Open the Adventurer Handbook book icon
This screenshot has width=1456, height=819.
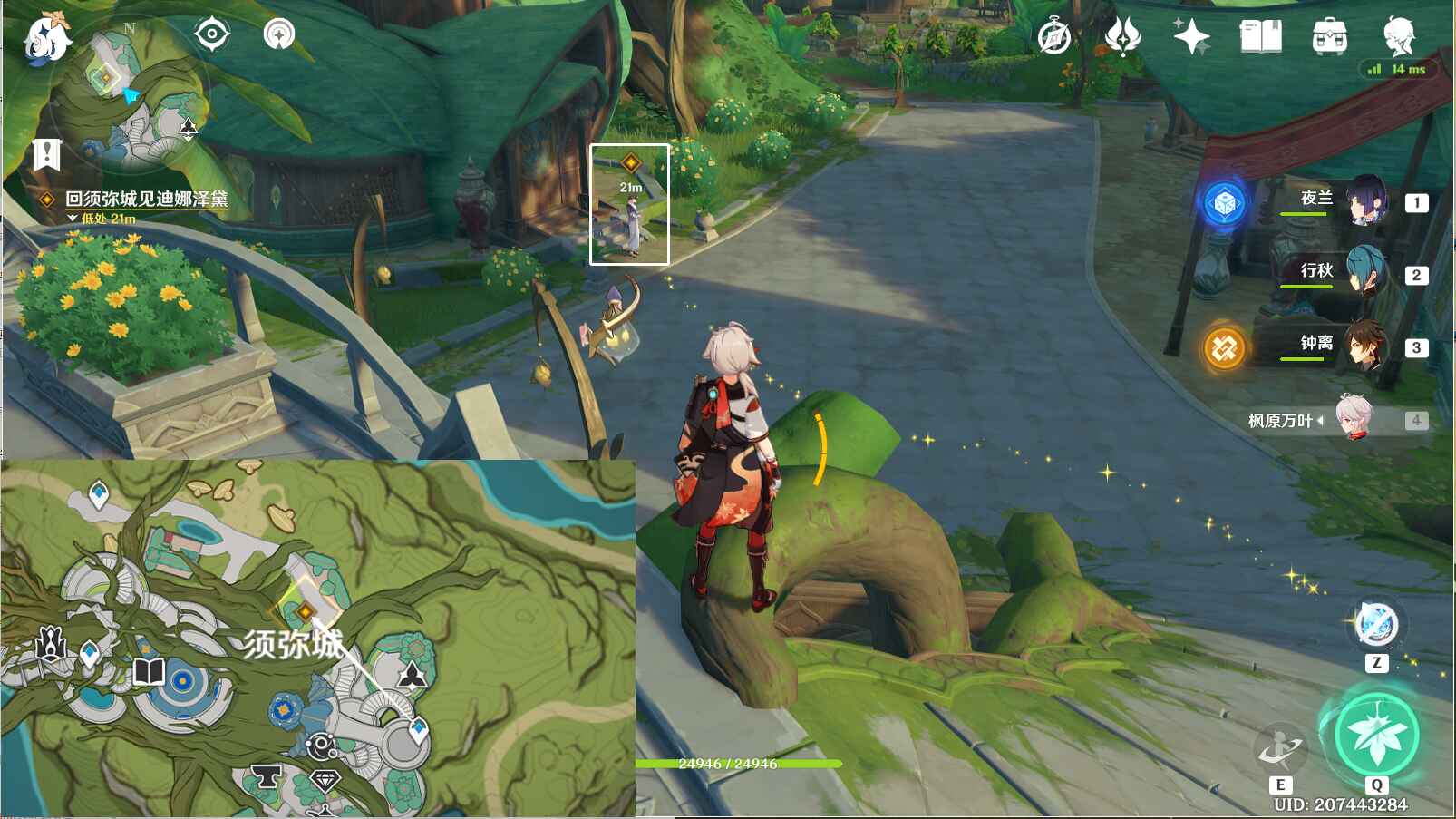pos(1260,37)
